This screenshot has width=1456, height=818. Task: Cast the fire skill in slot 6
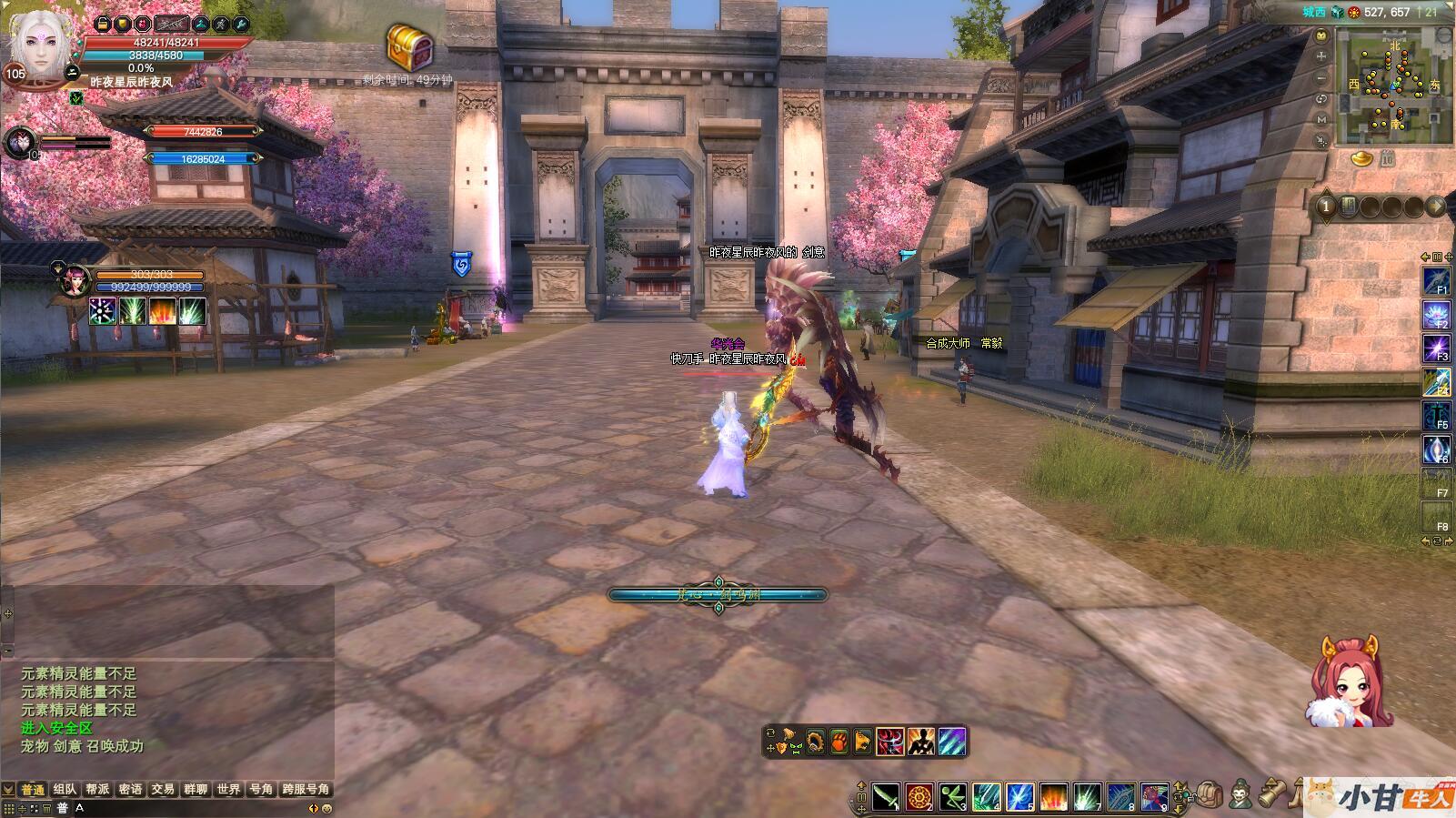point(1053,797)
